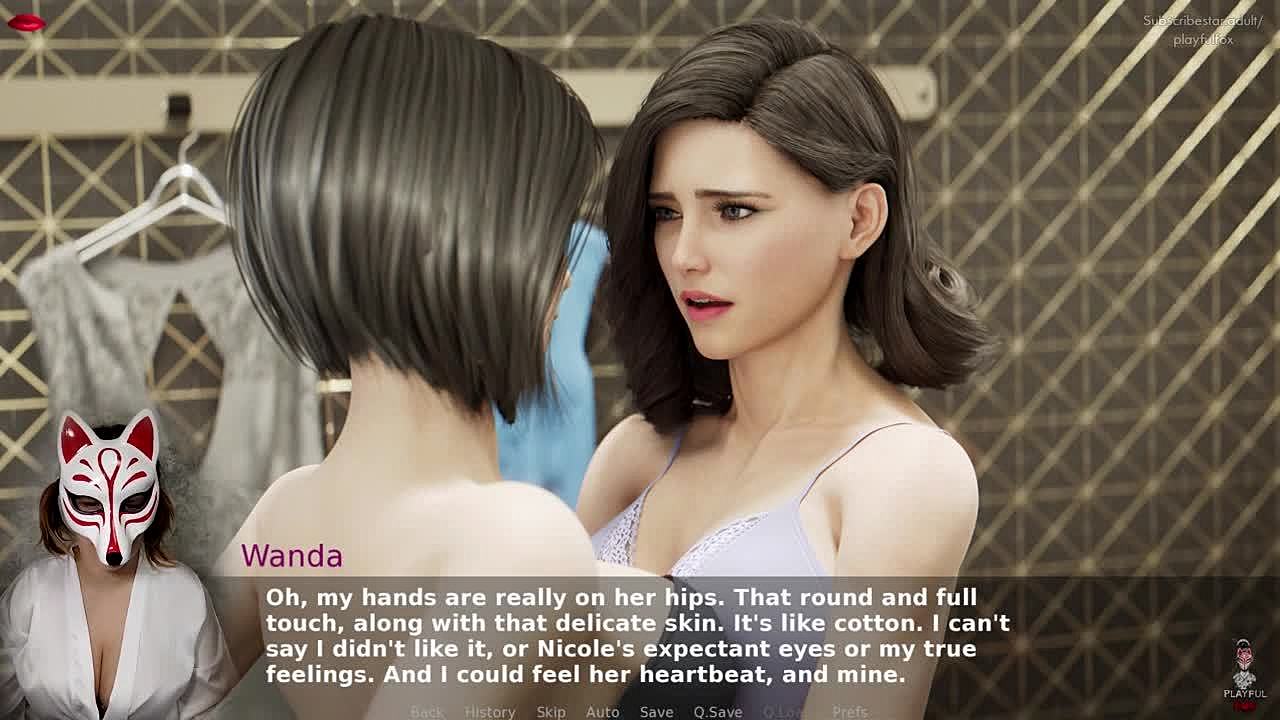Image resolution: width=1280 pixels, height=720 pixels.
Task: Open Prefs settings
Action: click(x=850, y=712)
